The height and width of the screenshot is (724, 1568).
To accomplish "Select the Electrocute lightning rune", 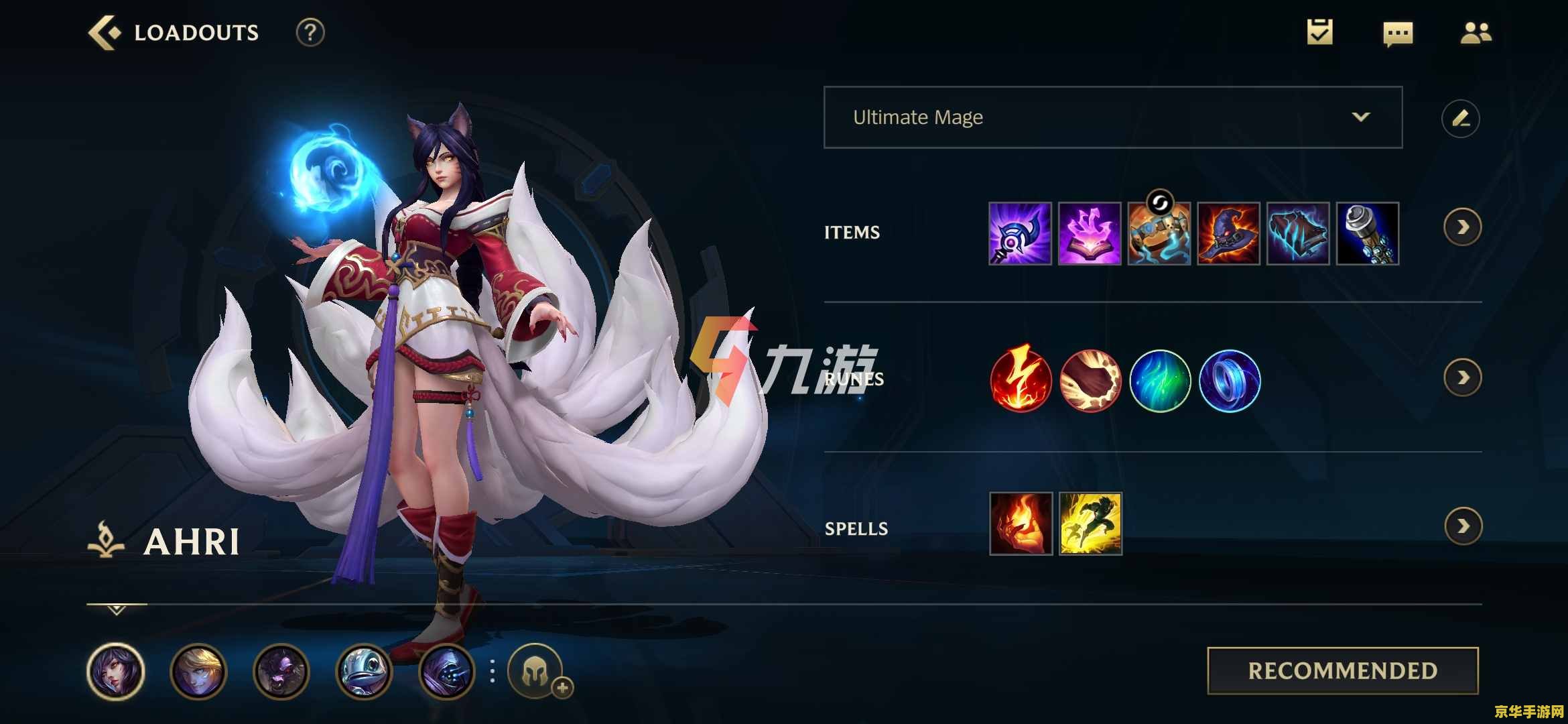I will point(1021,380).
